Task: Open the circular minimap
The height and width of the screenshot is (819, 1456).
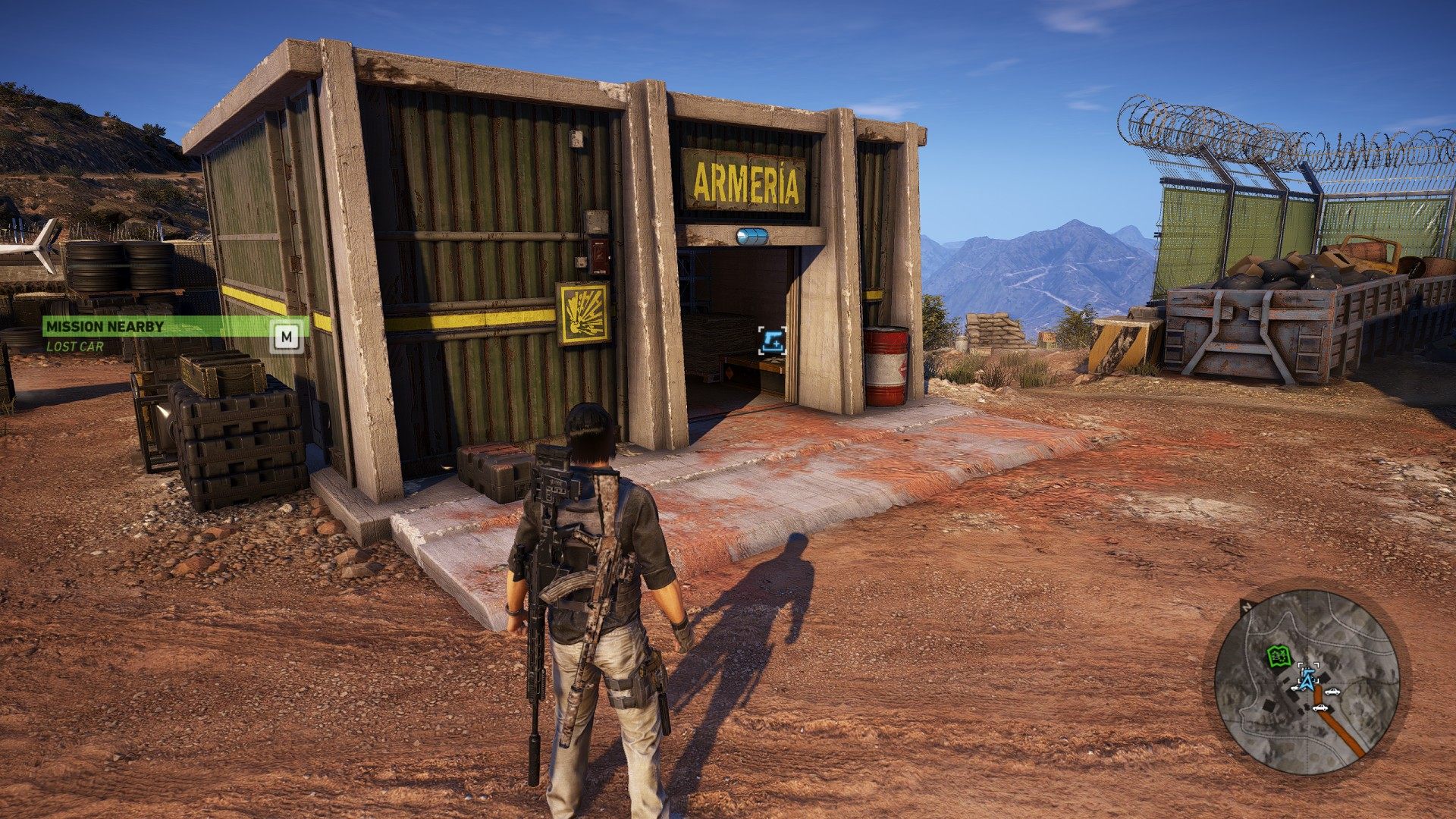Action: coord(1307,681)
